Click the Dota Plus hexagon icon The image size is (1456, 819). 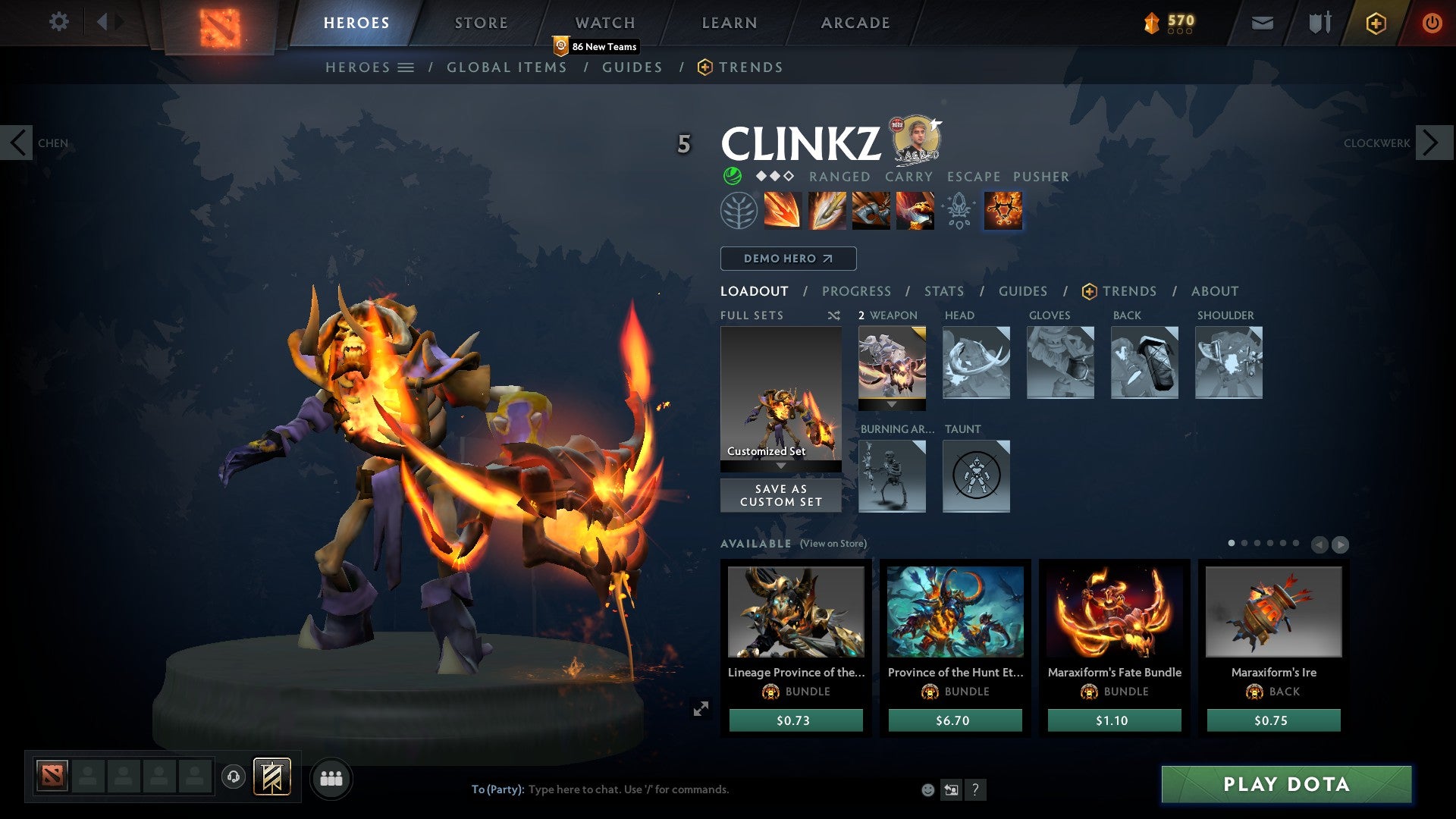coord(1375,22)
